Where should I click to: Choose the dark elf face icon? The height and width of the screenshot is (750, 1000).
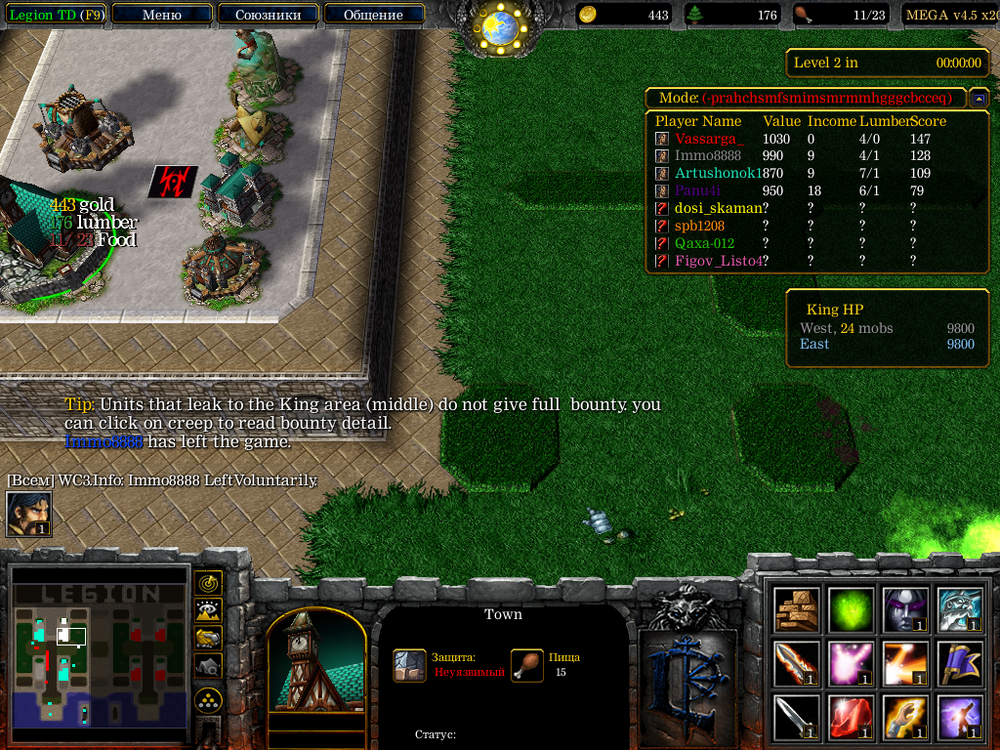905,610
